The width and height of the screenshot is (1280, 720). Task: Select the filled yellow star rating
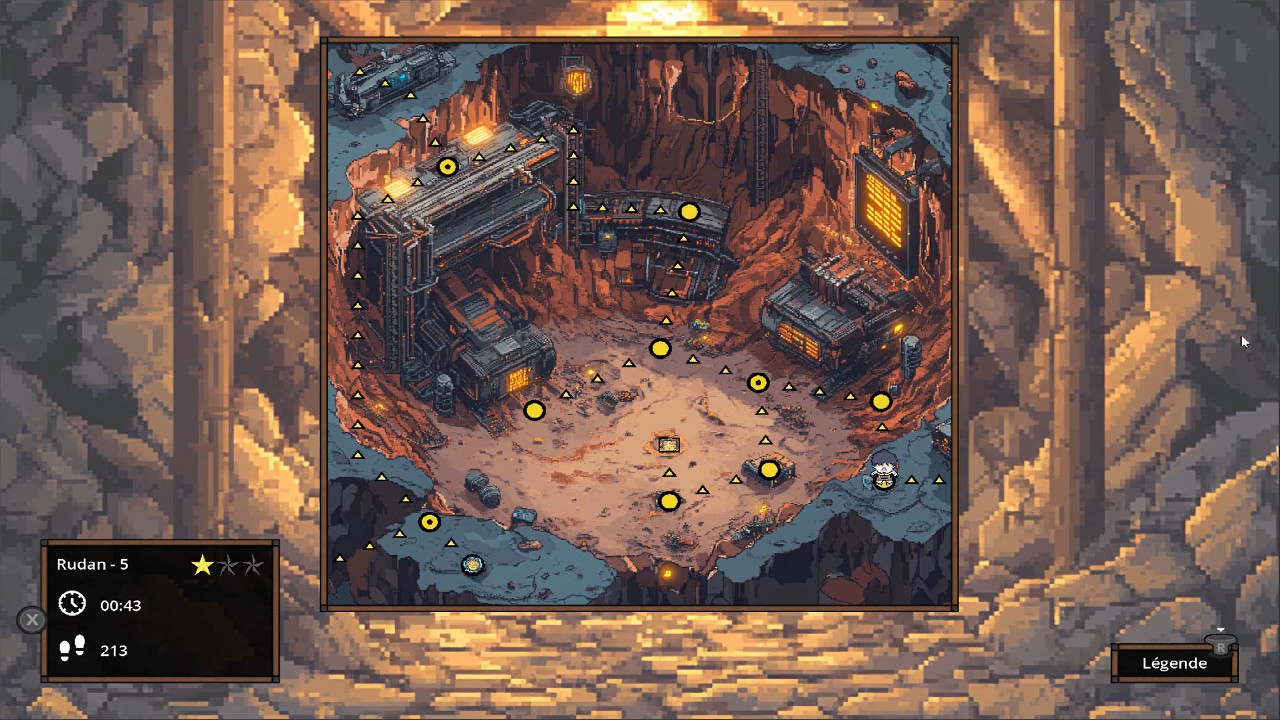click(x=202, y=565)
